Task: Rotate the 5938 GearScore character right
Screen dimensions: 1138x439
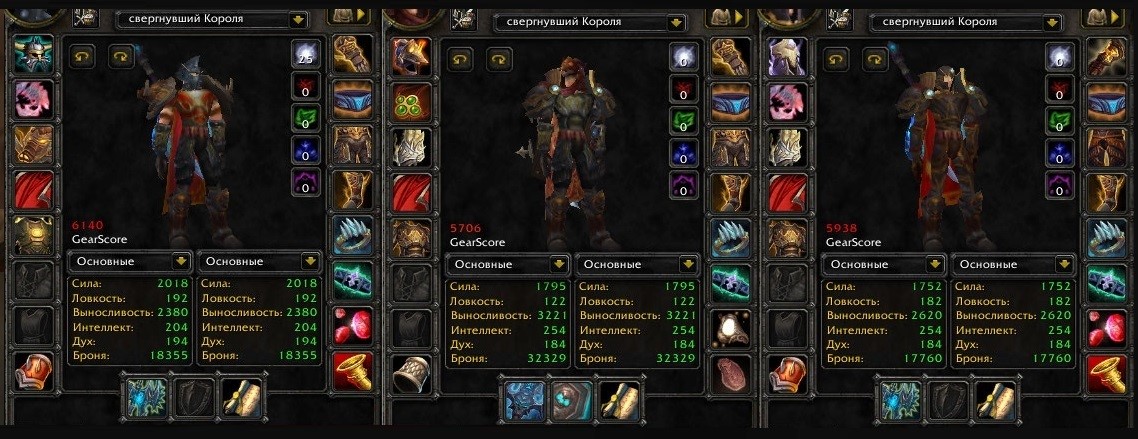Action: tap(865, 59)
